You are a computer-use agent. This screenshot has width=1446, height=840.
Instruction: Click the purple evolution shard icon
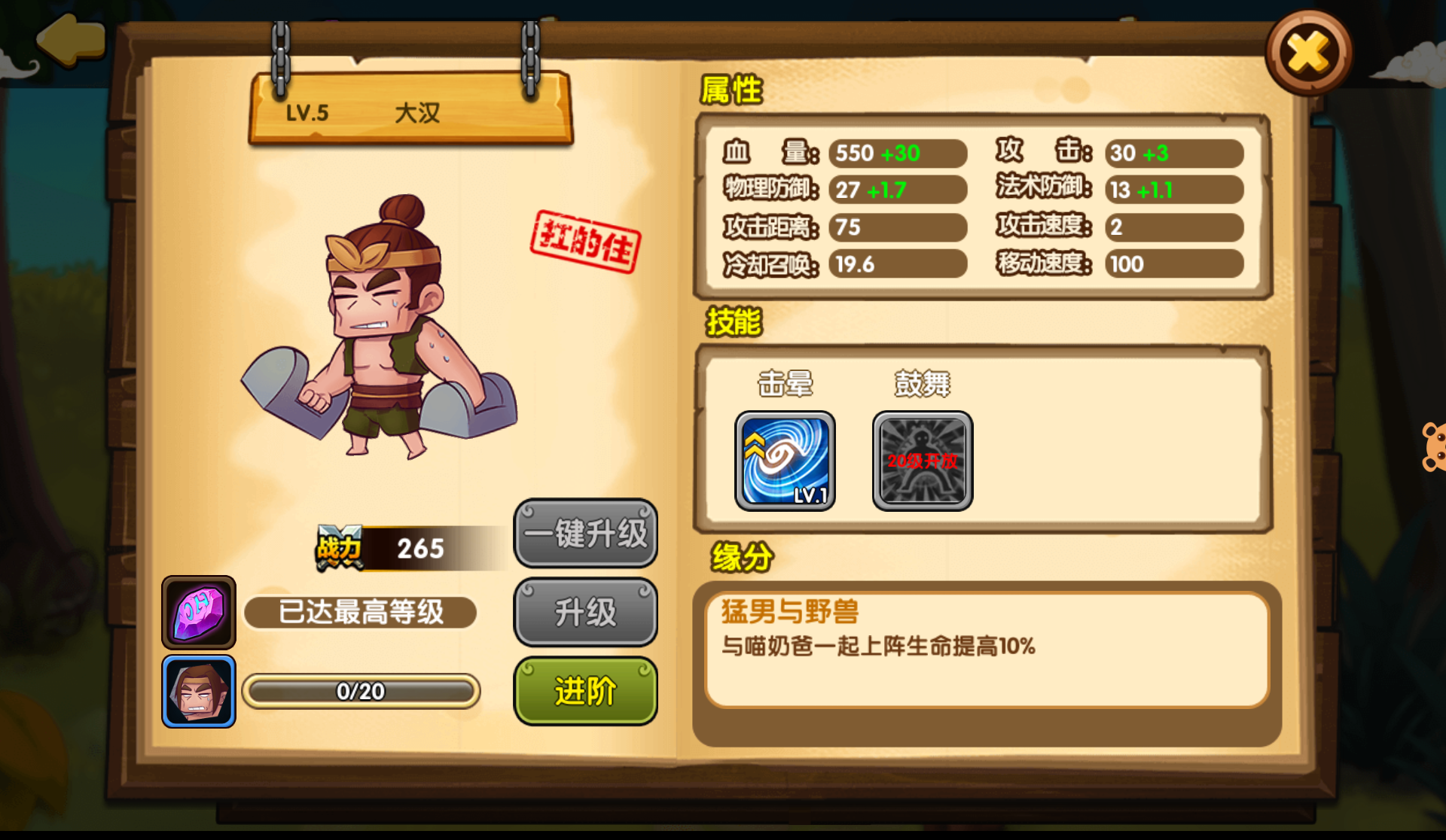click(198, 612)
